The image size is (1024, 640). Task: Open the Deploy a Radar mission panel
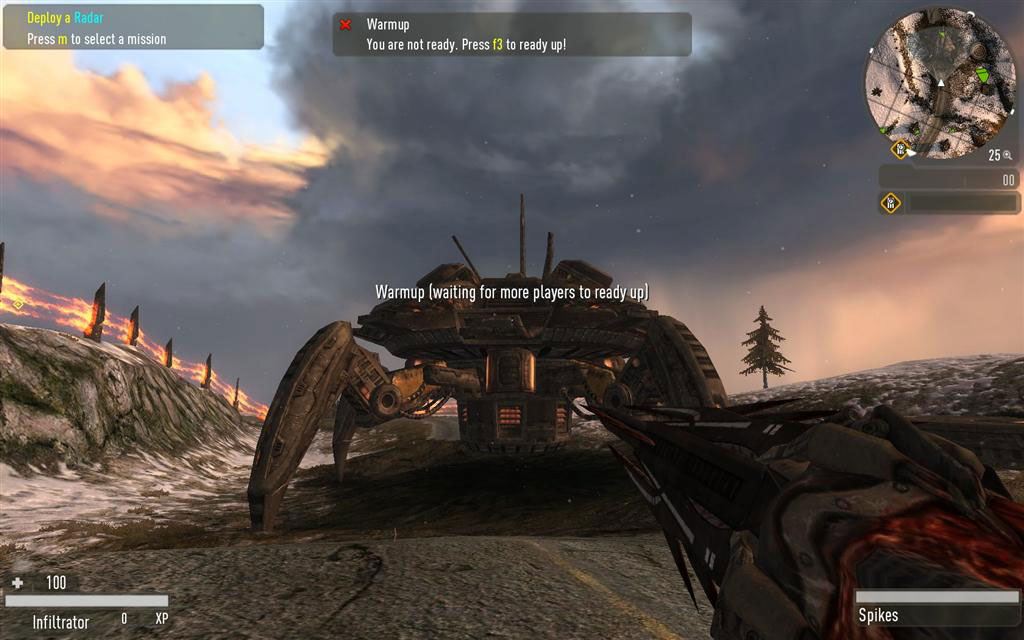pyautogui.click(x=133, y=27)
